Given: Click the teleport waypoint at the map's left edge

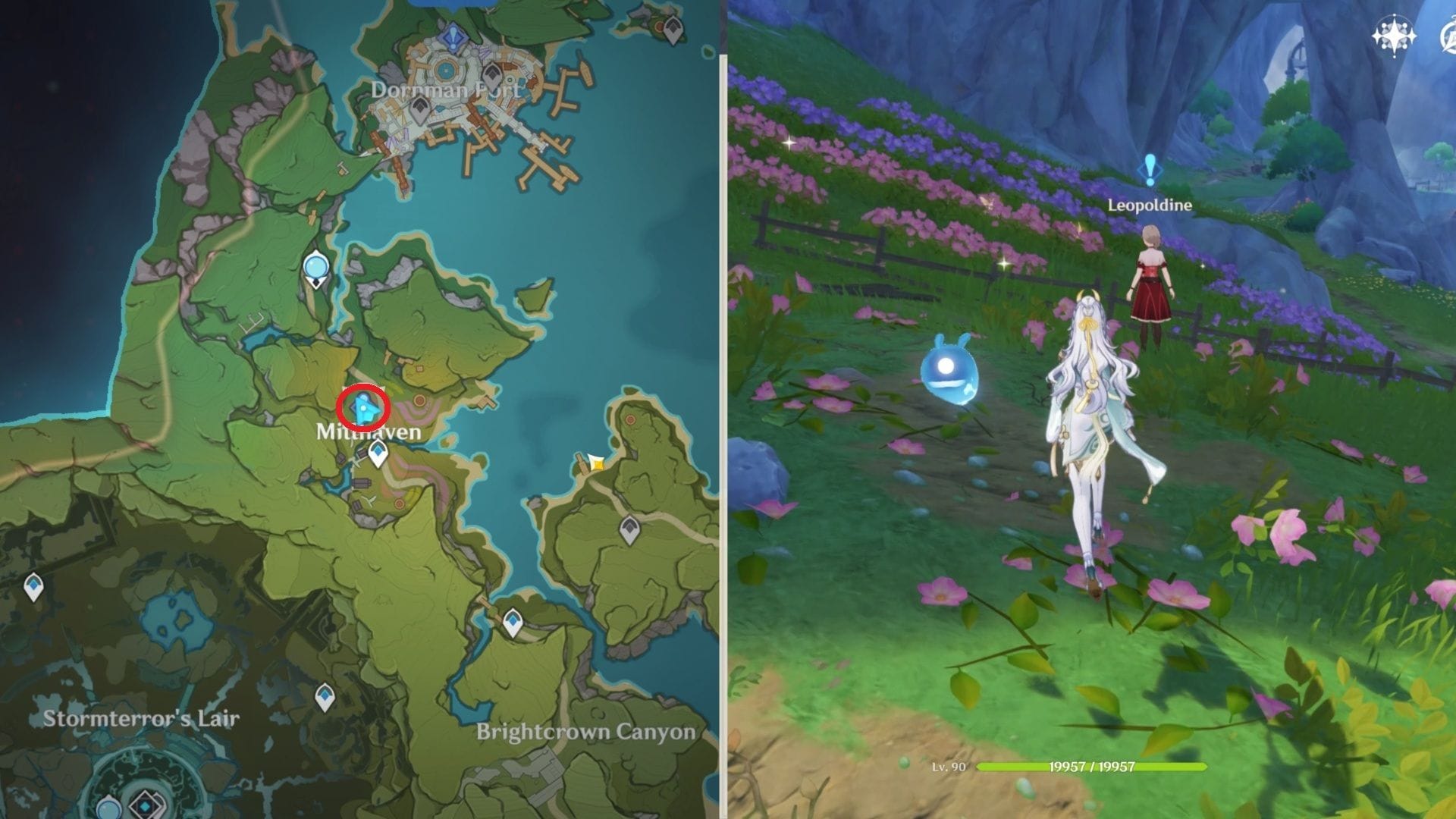Looking at the screenshot, I should pos(33,587).
